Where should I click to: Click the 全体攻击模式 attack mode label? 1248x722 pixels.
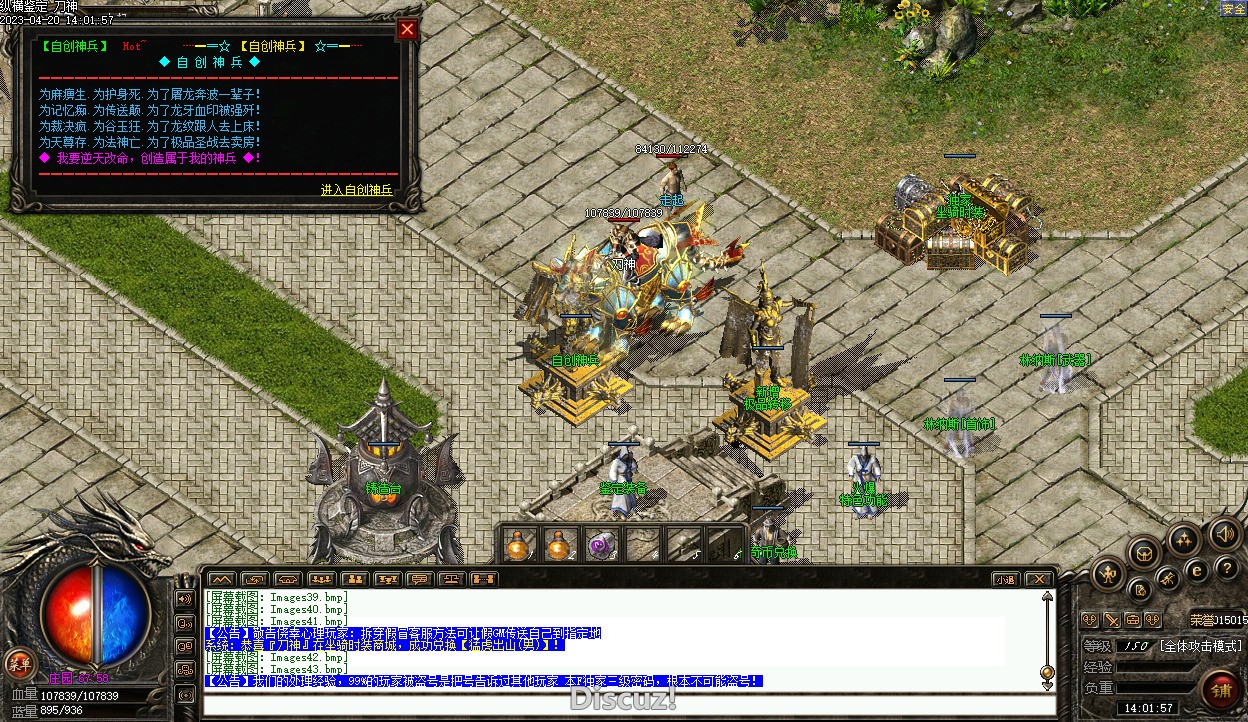click(x=1198, y=646)
